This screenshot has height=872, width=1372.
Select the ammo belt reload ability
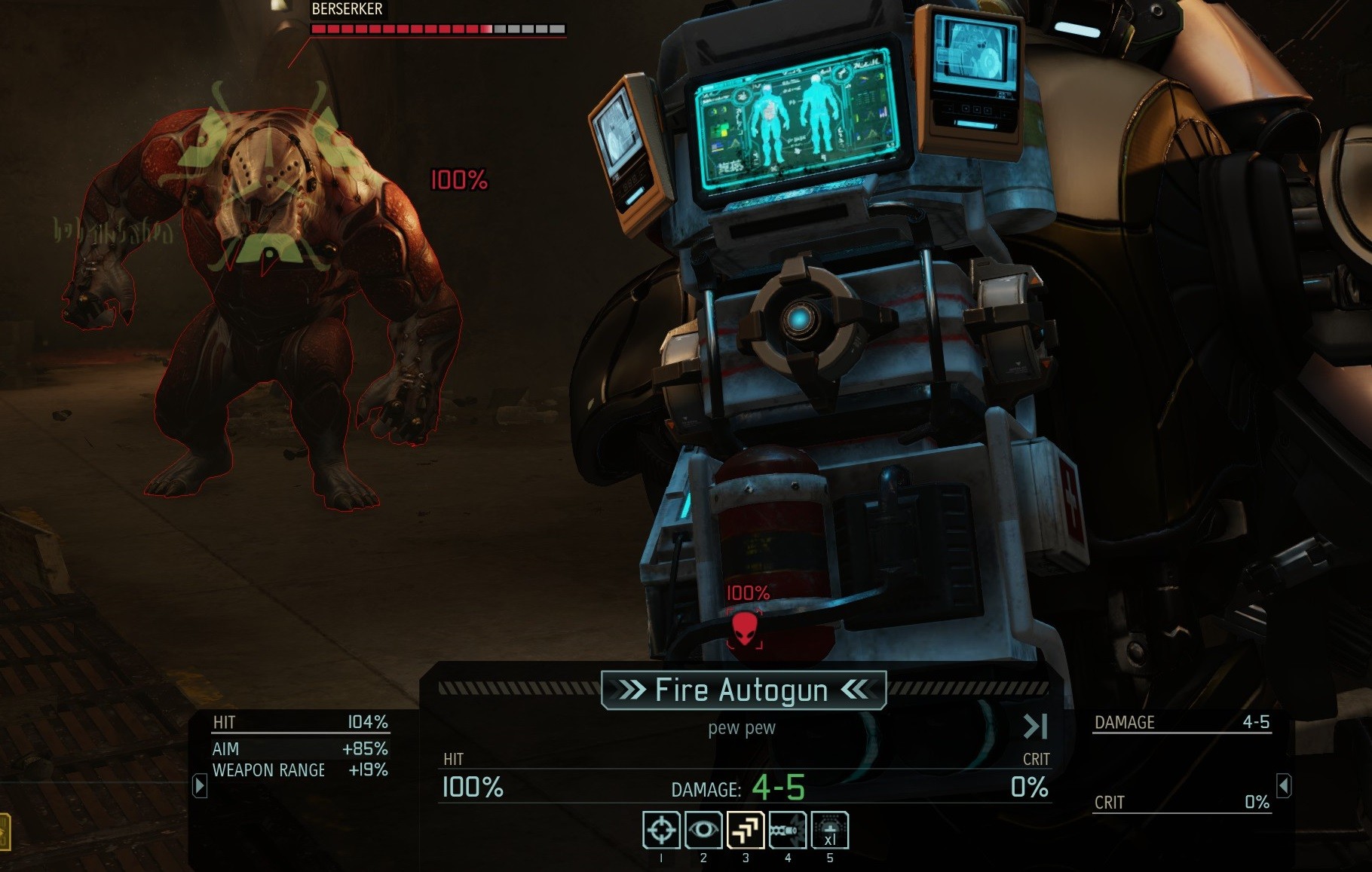[x=788, y=831]
